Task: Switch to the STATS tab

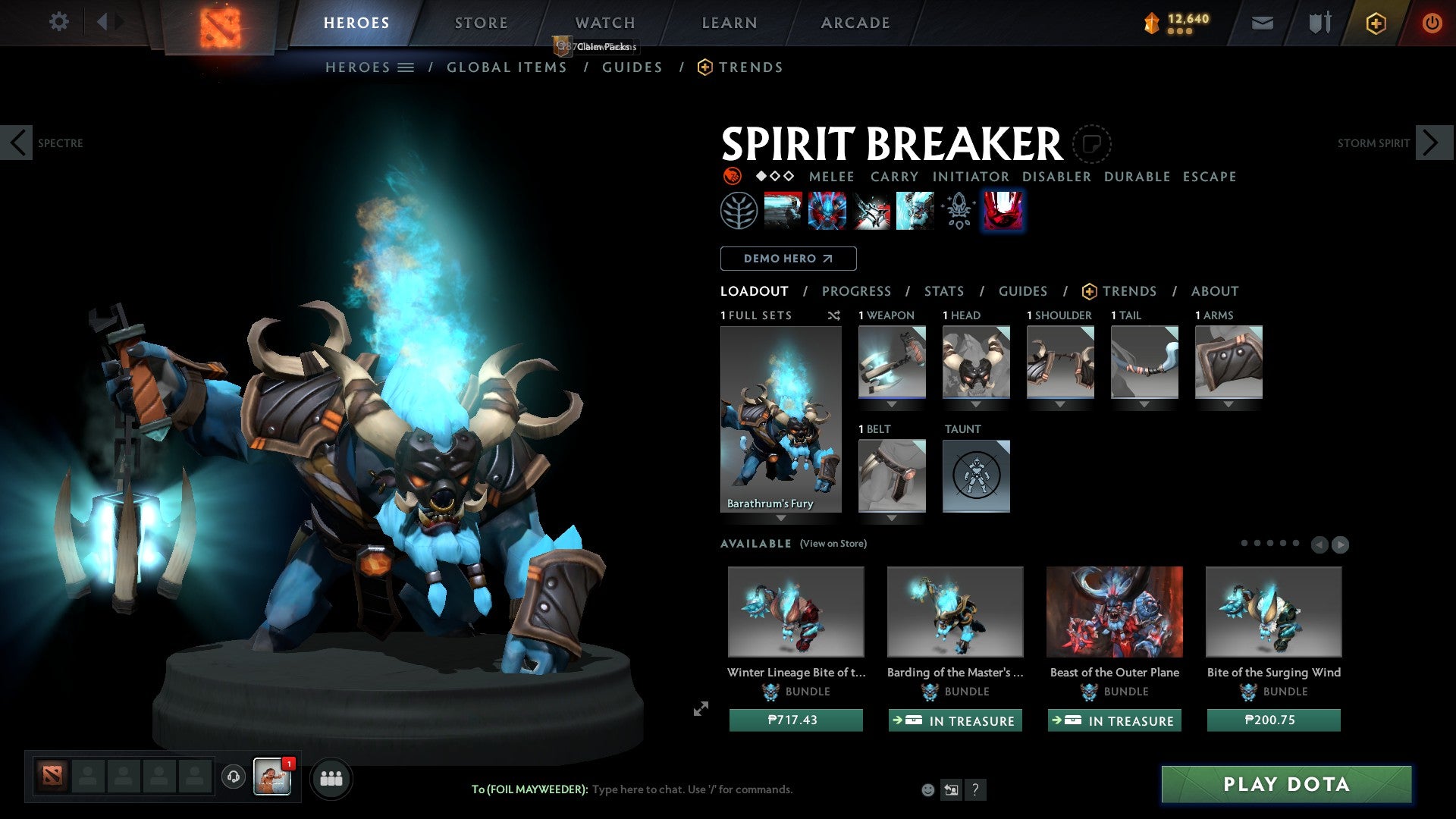Action: pyautogui.click(x=943, y=291)
